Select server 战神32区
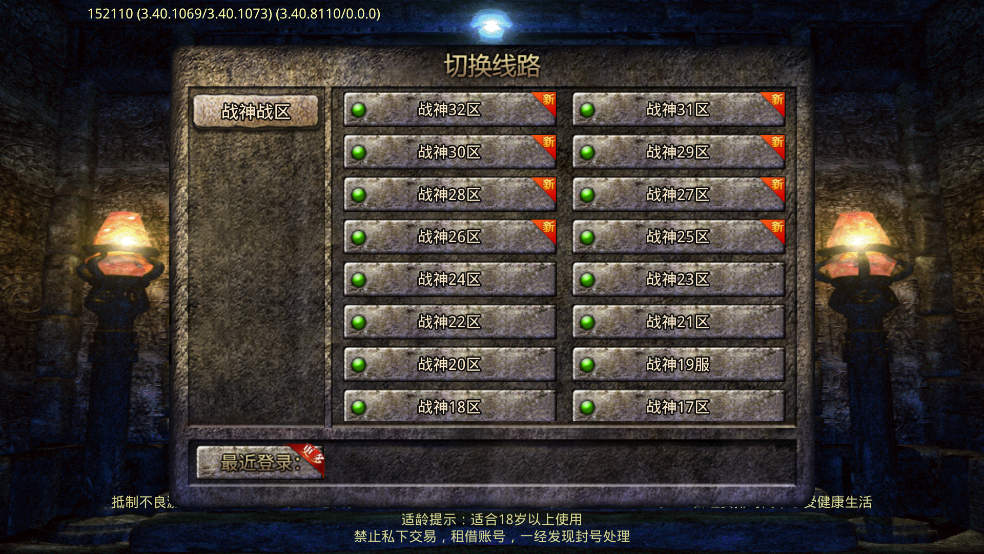 coord(449,110)
